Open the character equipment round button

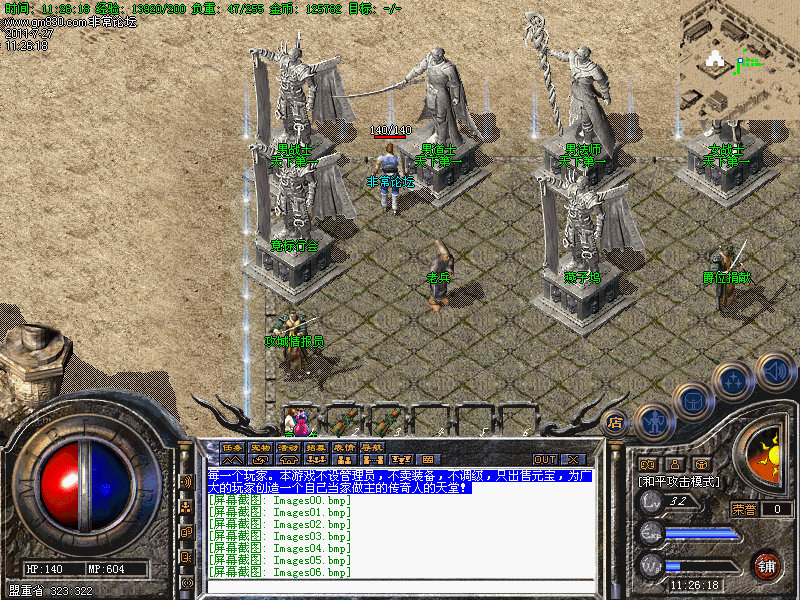(654, 421)
